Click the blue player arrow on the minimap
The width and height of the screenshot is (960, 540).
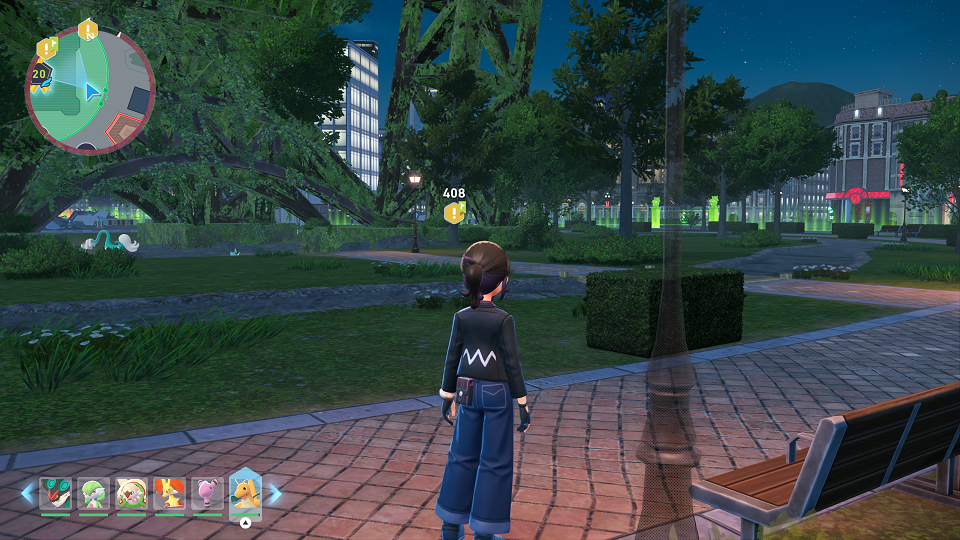pos(92,92)
